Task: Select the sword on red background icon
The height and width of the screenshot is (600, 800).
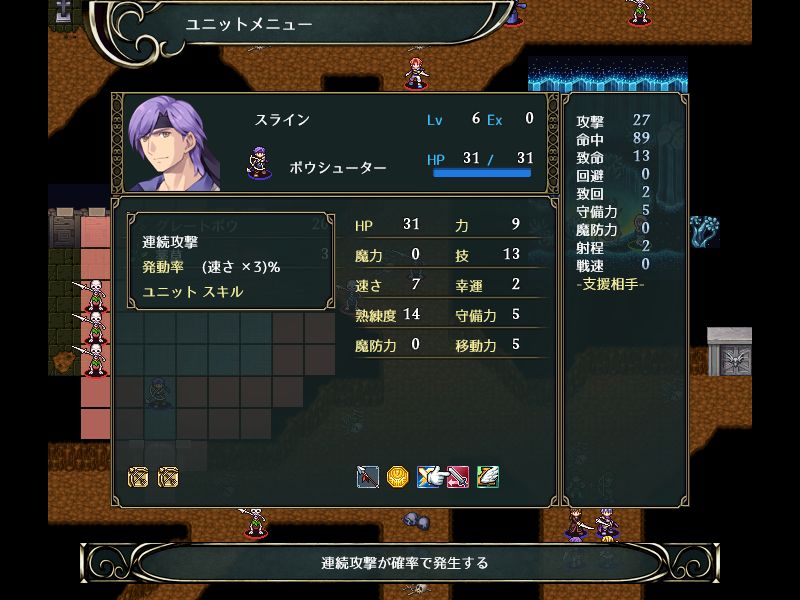Action: coord(458,477)
